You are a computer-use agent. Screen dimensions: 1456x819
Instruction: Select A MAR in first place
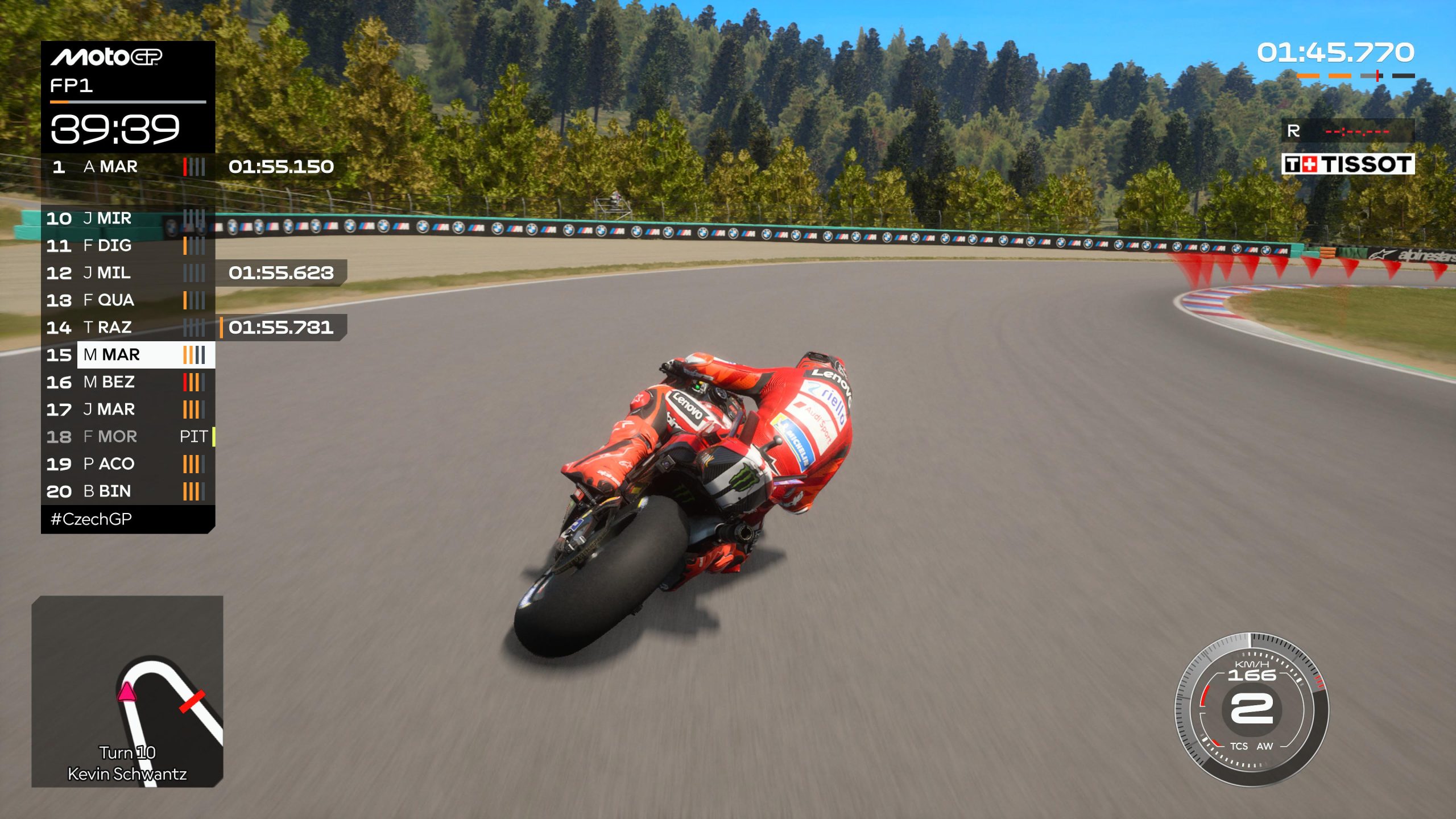[128, 167]
